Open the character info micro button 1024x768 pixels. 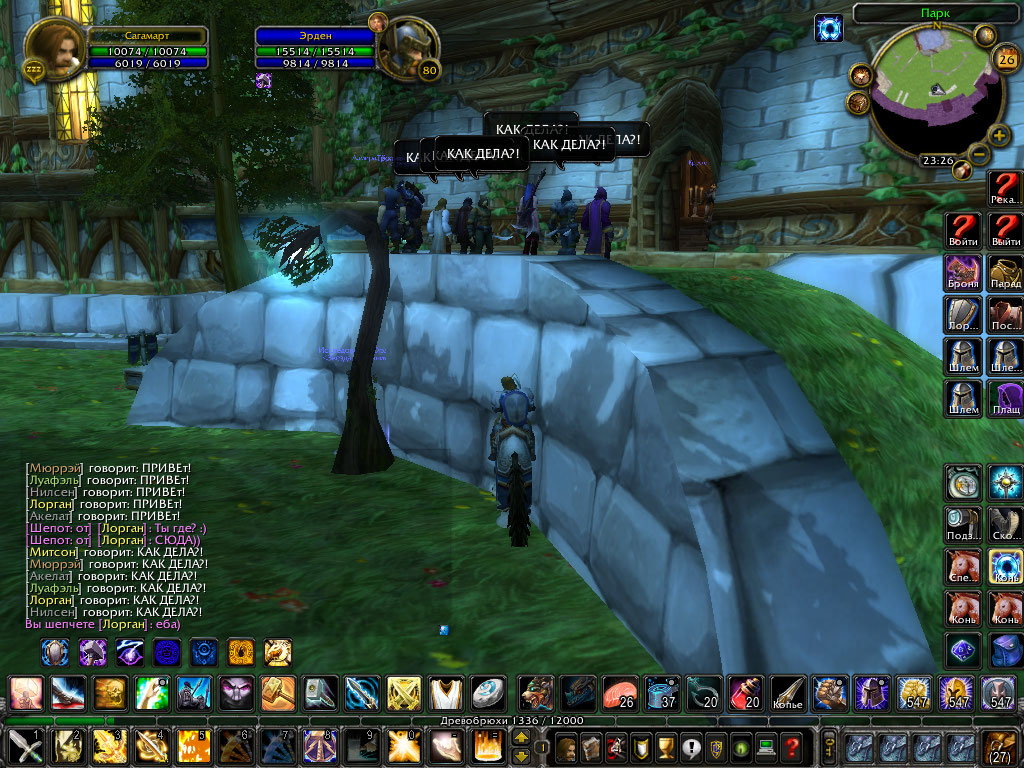click(x=567, y=747)
